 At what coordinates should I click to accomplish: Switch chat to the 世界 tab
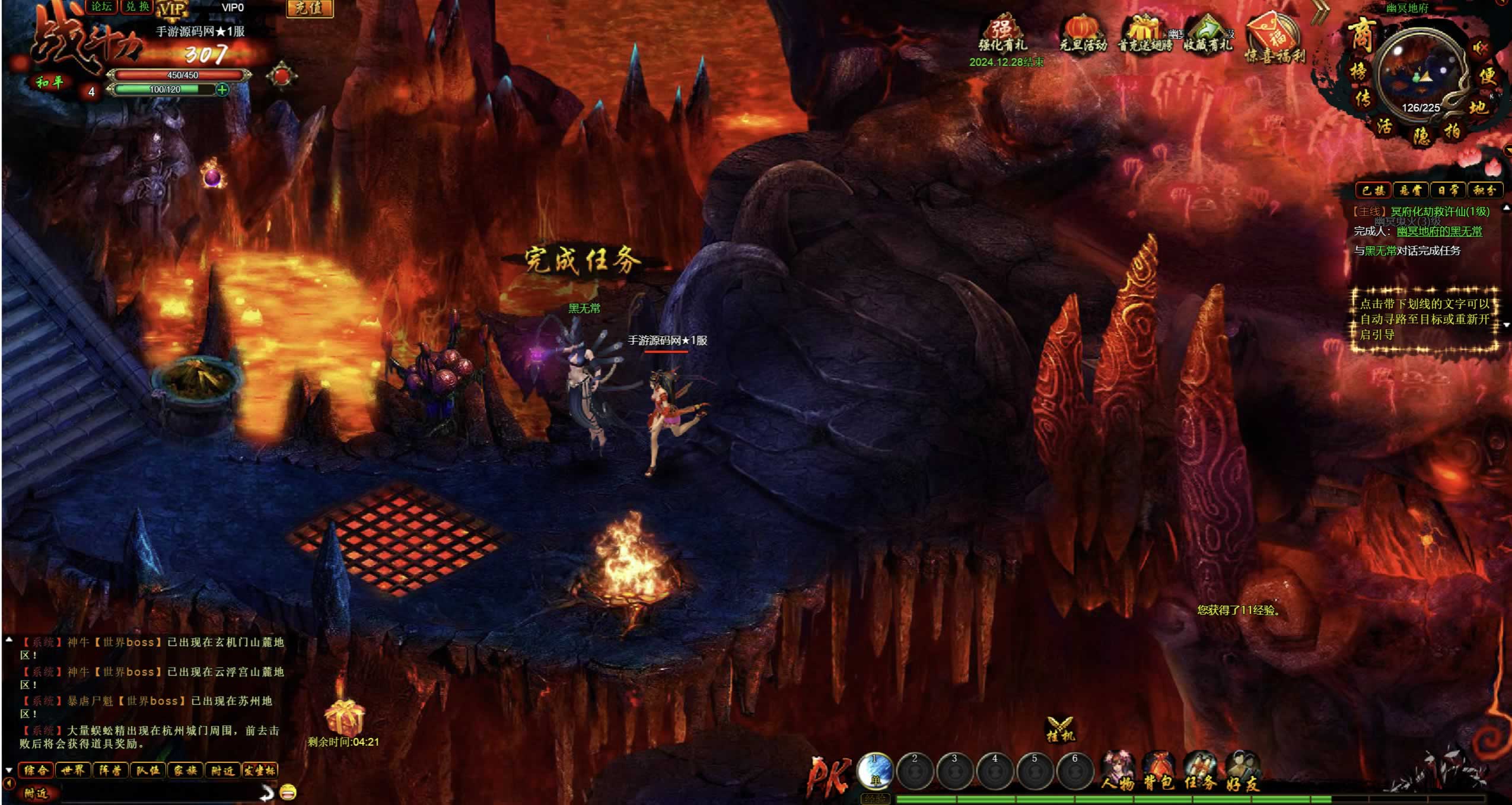tap(73, 771)
